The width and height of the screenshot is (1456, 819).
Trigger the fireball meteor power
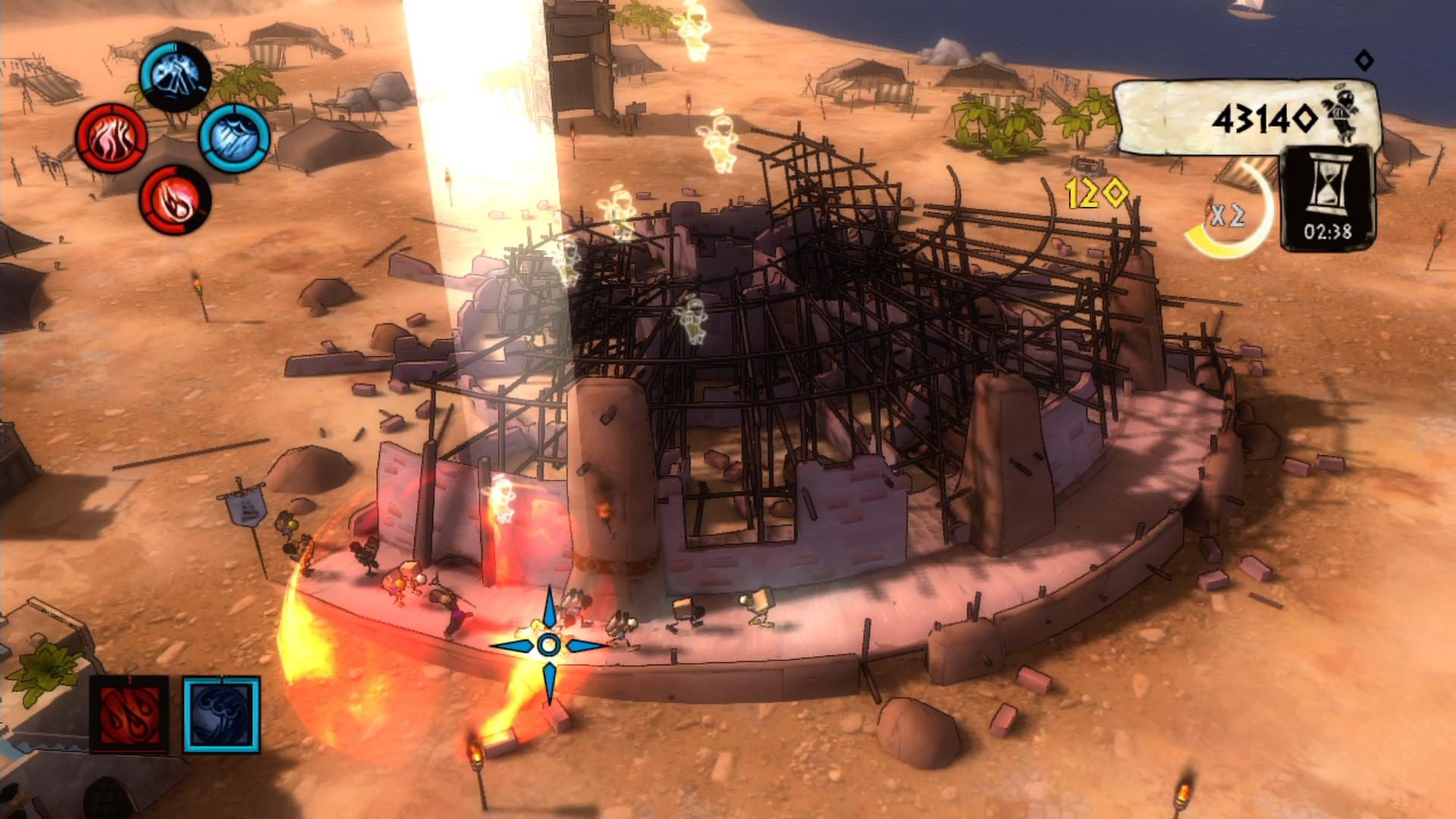(x=174, y=199)
